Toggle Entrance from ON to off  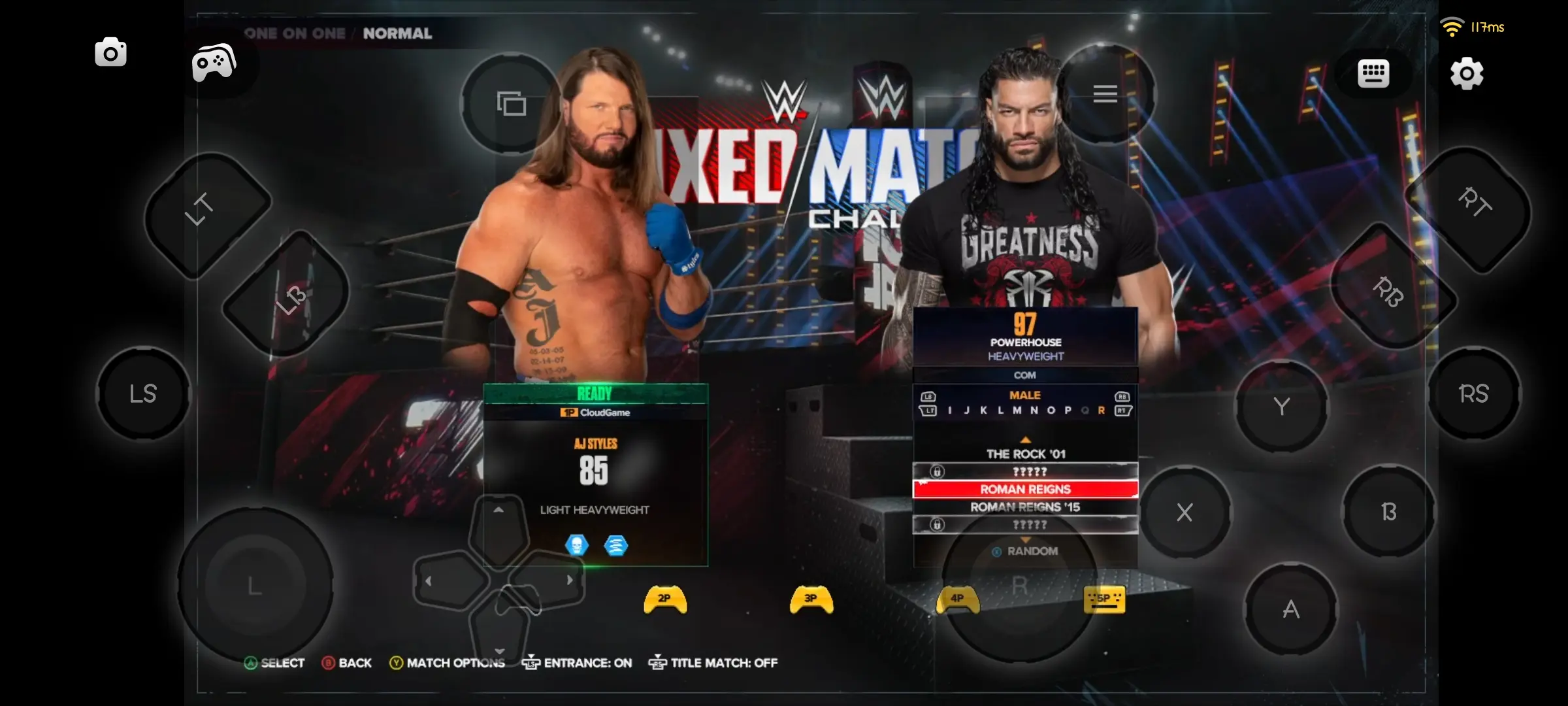tap(578, 663)
